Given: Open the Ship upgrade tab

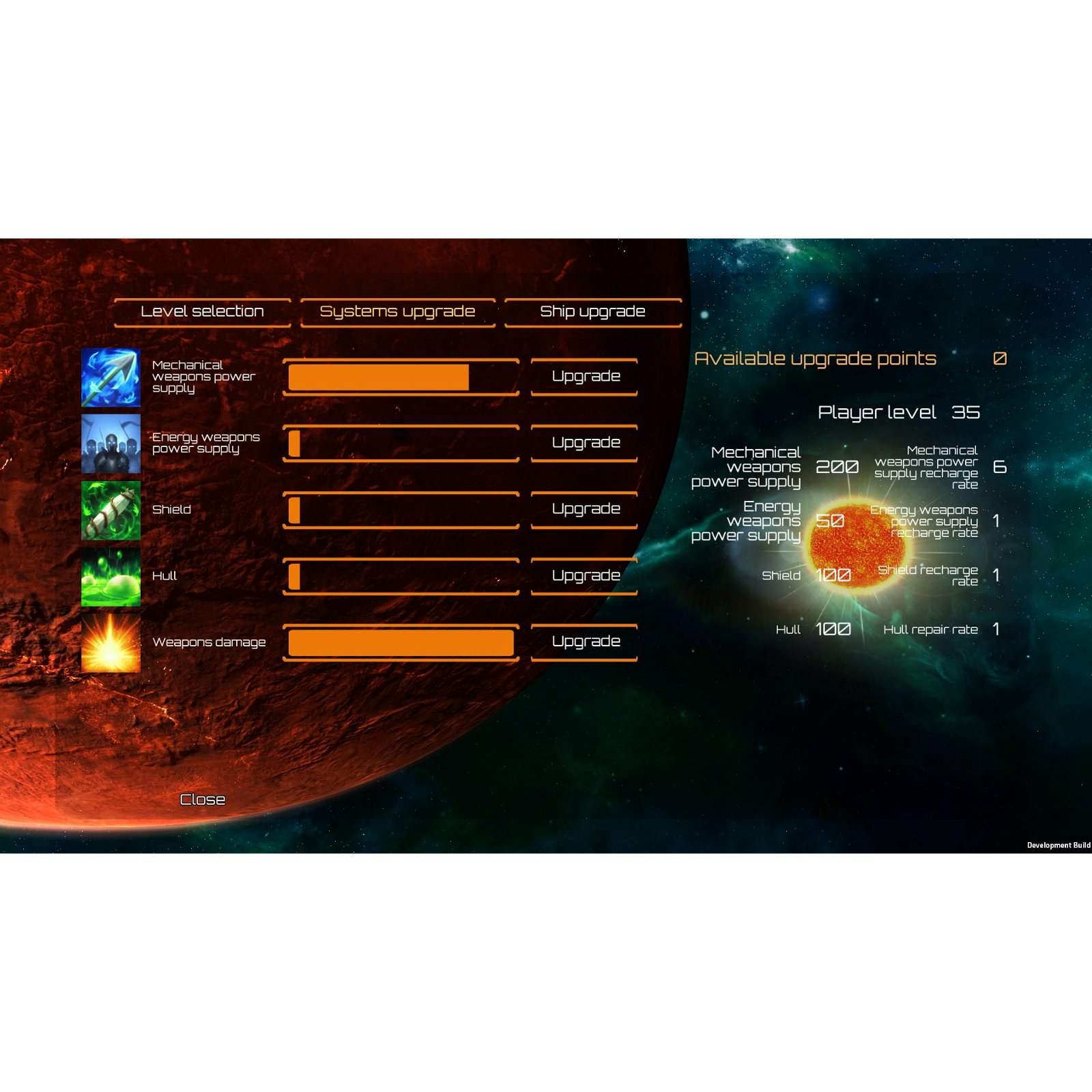Looking at the screenshot, I should pos(592,311).
